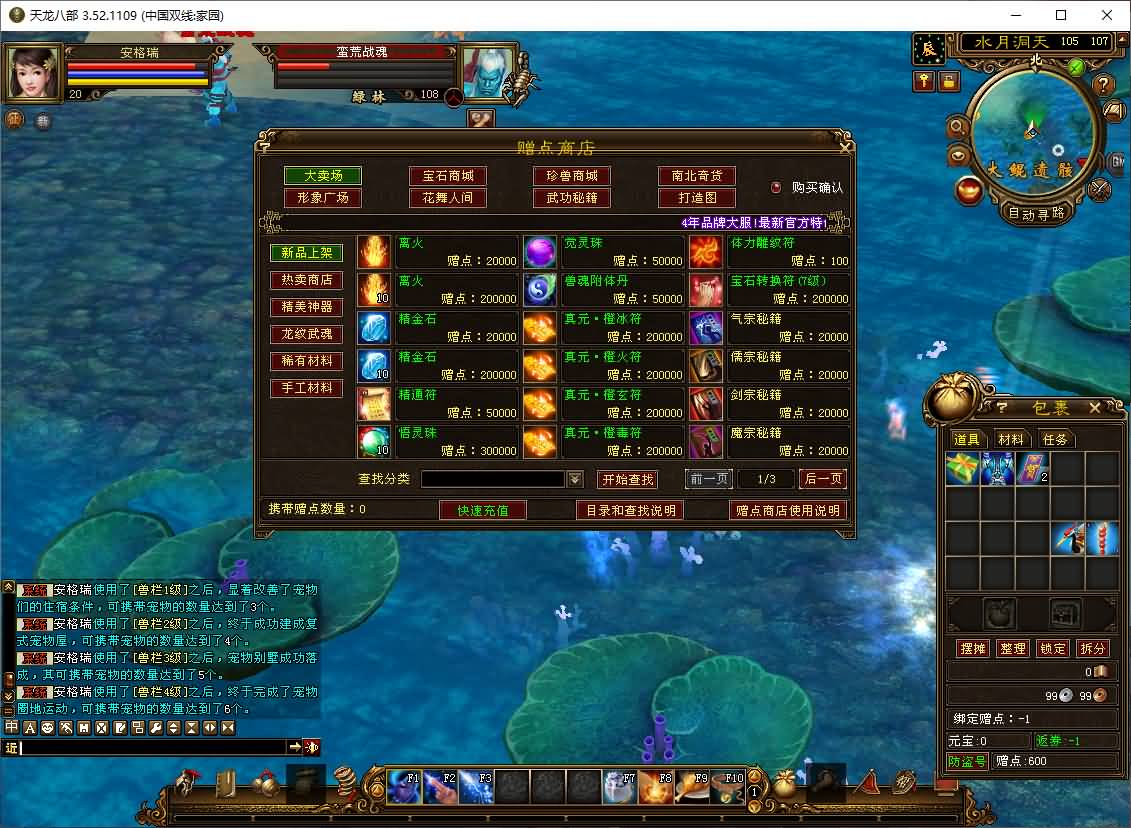This screenshot has width=1131, height=828.
Task: Close the 赠点商店 window
Action: (846, 147)
